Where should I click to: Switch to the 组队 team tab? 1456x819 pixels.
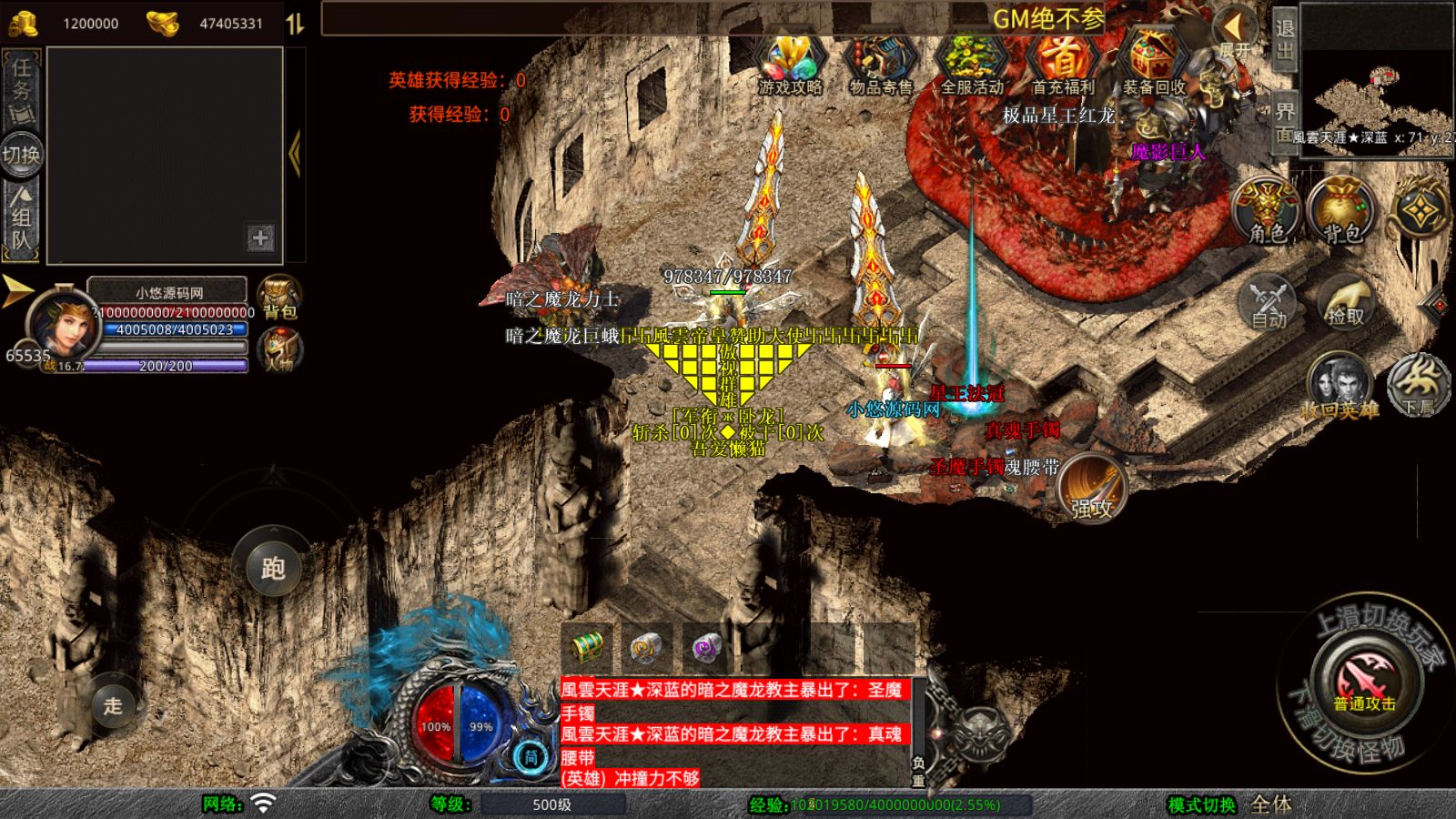click(22, 217)
